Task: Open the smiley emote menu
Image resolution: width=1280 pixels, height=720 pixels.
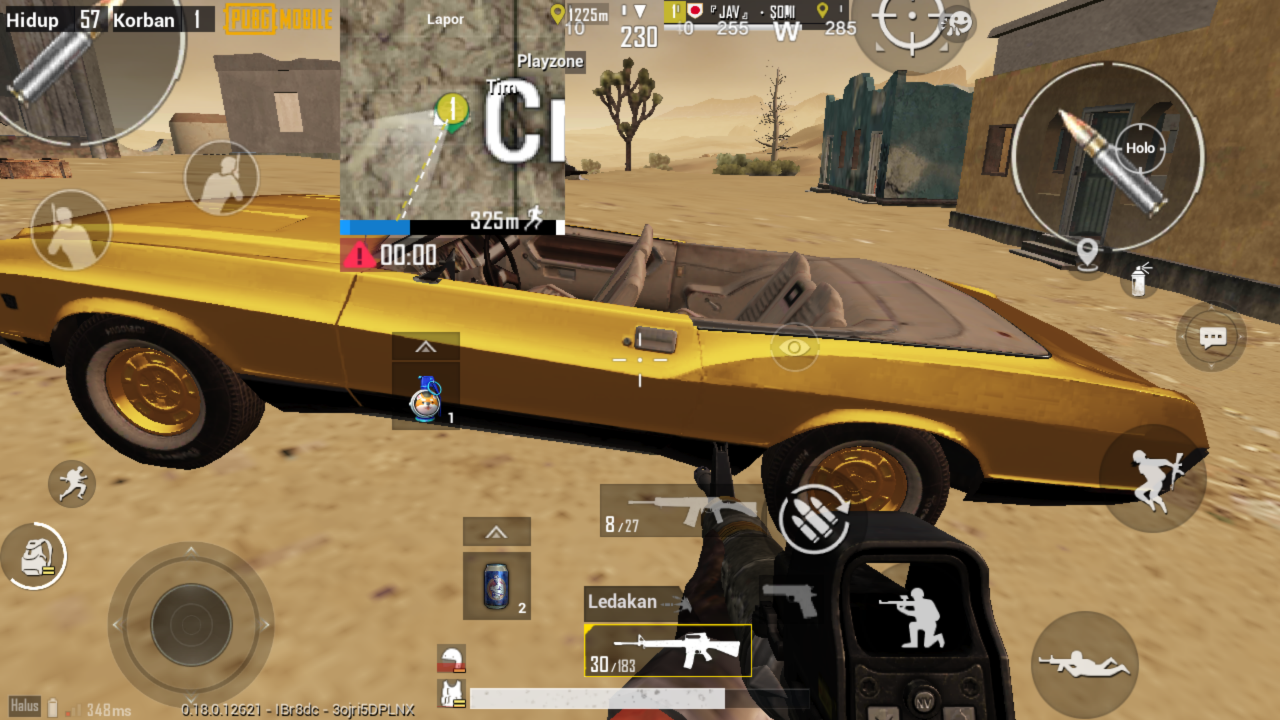Action: [958, 22]
